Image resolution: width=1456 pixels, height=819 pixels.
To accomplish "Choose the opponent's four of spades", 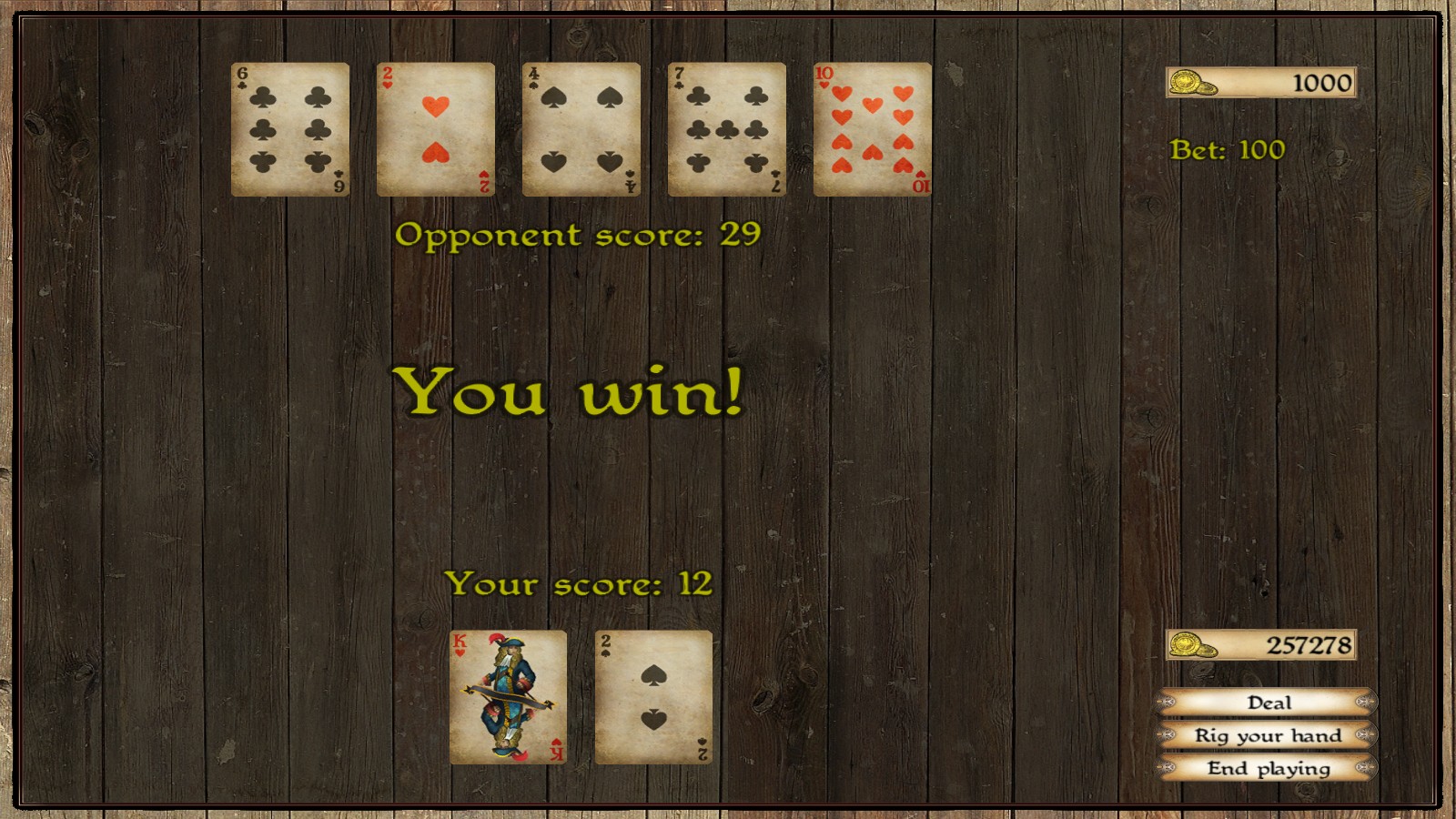I will pos(581,129).
